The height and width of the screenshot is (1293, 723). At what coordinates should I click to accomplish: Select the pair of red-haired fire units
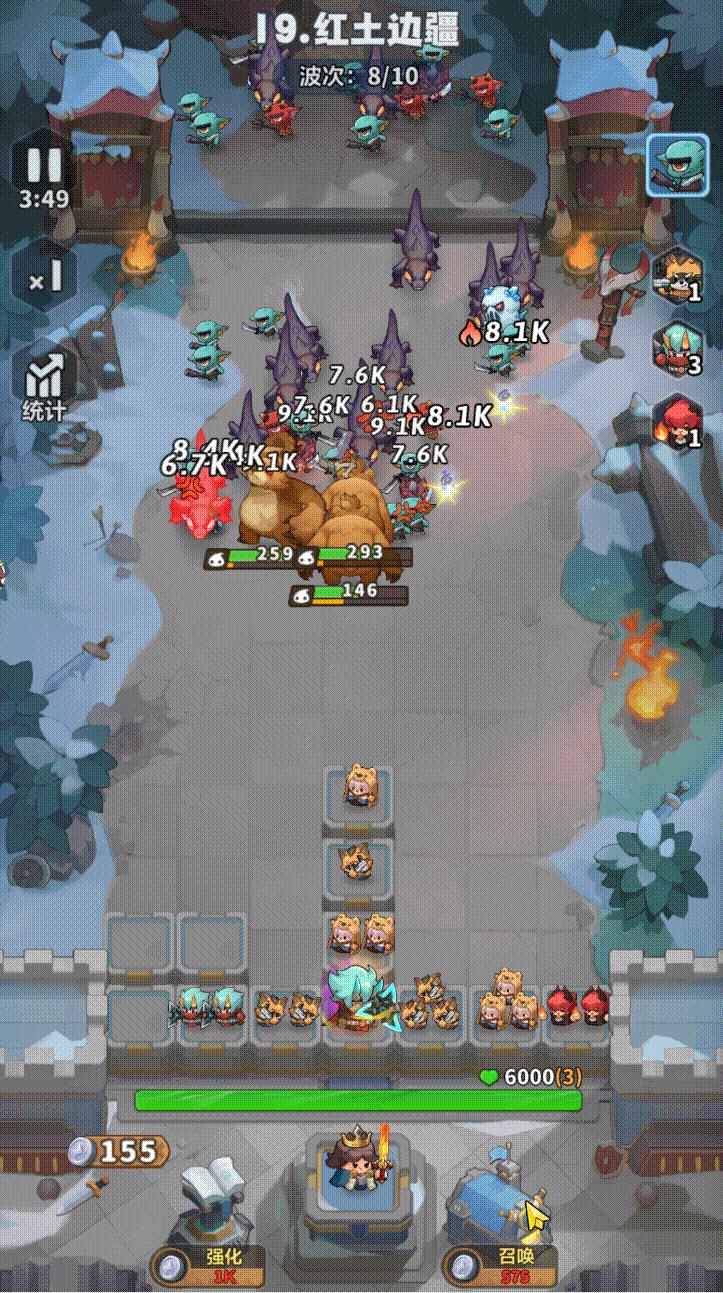(x=579, y=1008)
